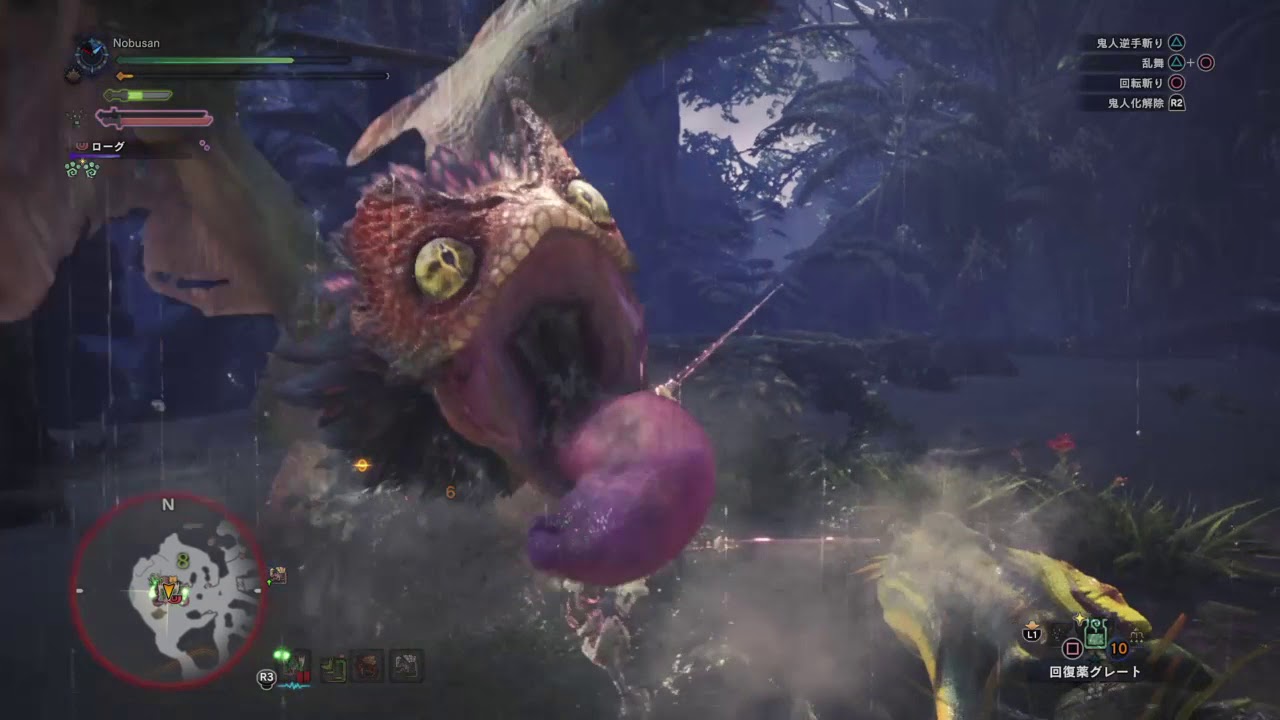This screenshot has width=1280, height=720.
Task: Select the 回復薬グレート potion item icon
Action: coord(1094,637)
